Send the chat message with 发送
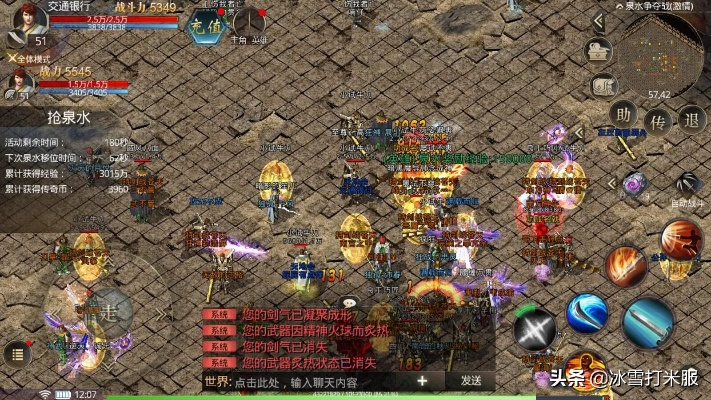 pos(471,381)
